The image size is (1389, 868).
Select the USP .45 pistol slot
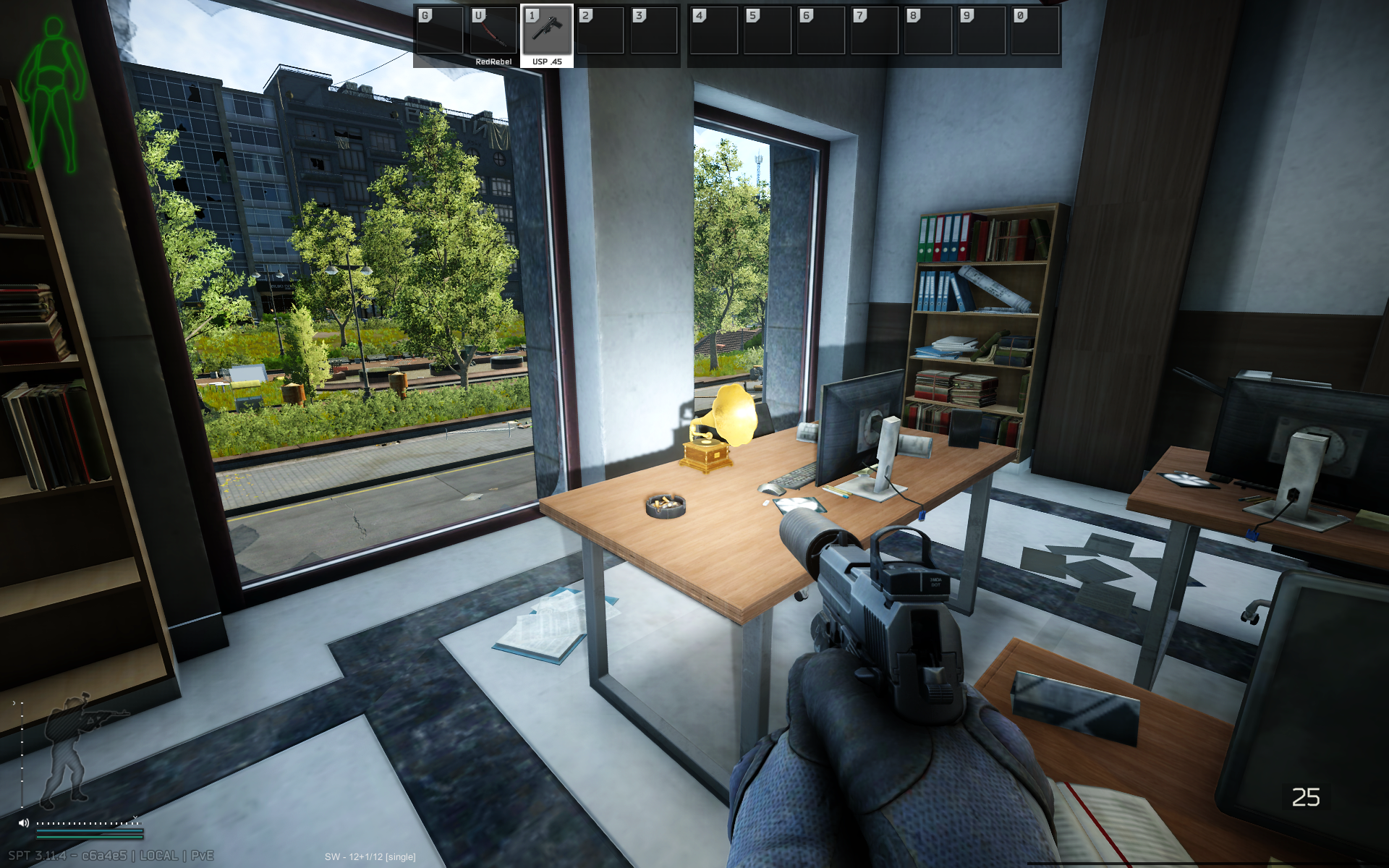(547, 34)
